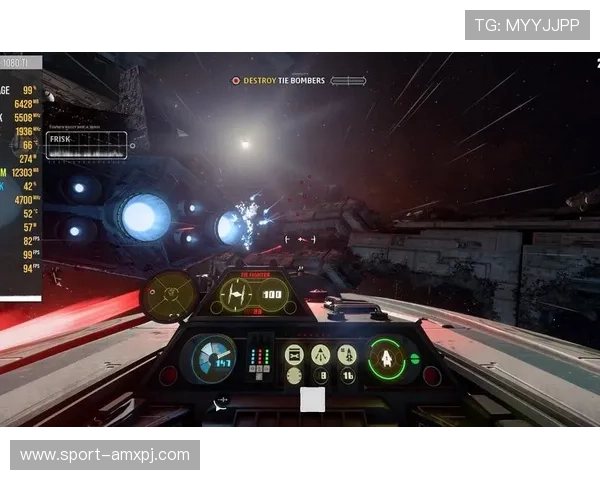
Task: Open the sport-amxpj.com website watermark
Action: click(x=104, y=455)
